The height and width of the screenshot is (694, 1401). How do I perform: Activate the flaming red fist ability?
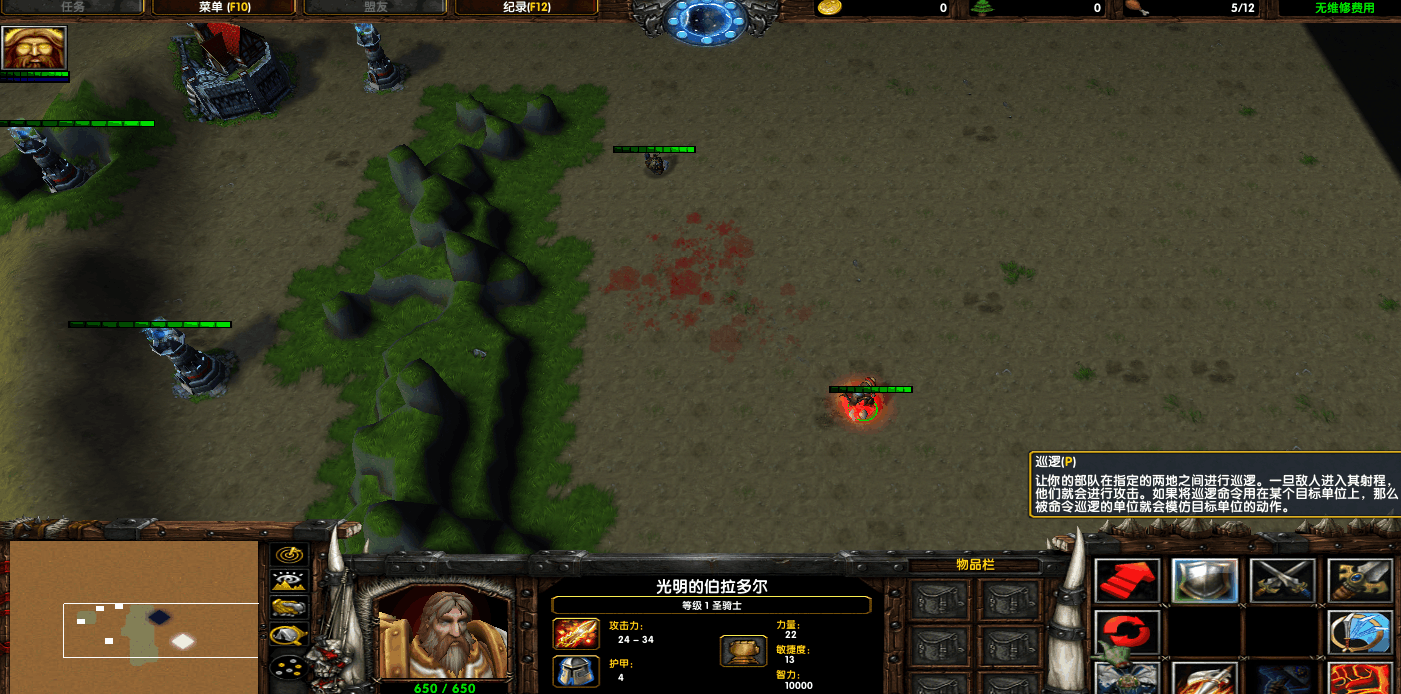pyautogui.click(x=1361, y=679)
